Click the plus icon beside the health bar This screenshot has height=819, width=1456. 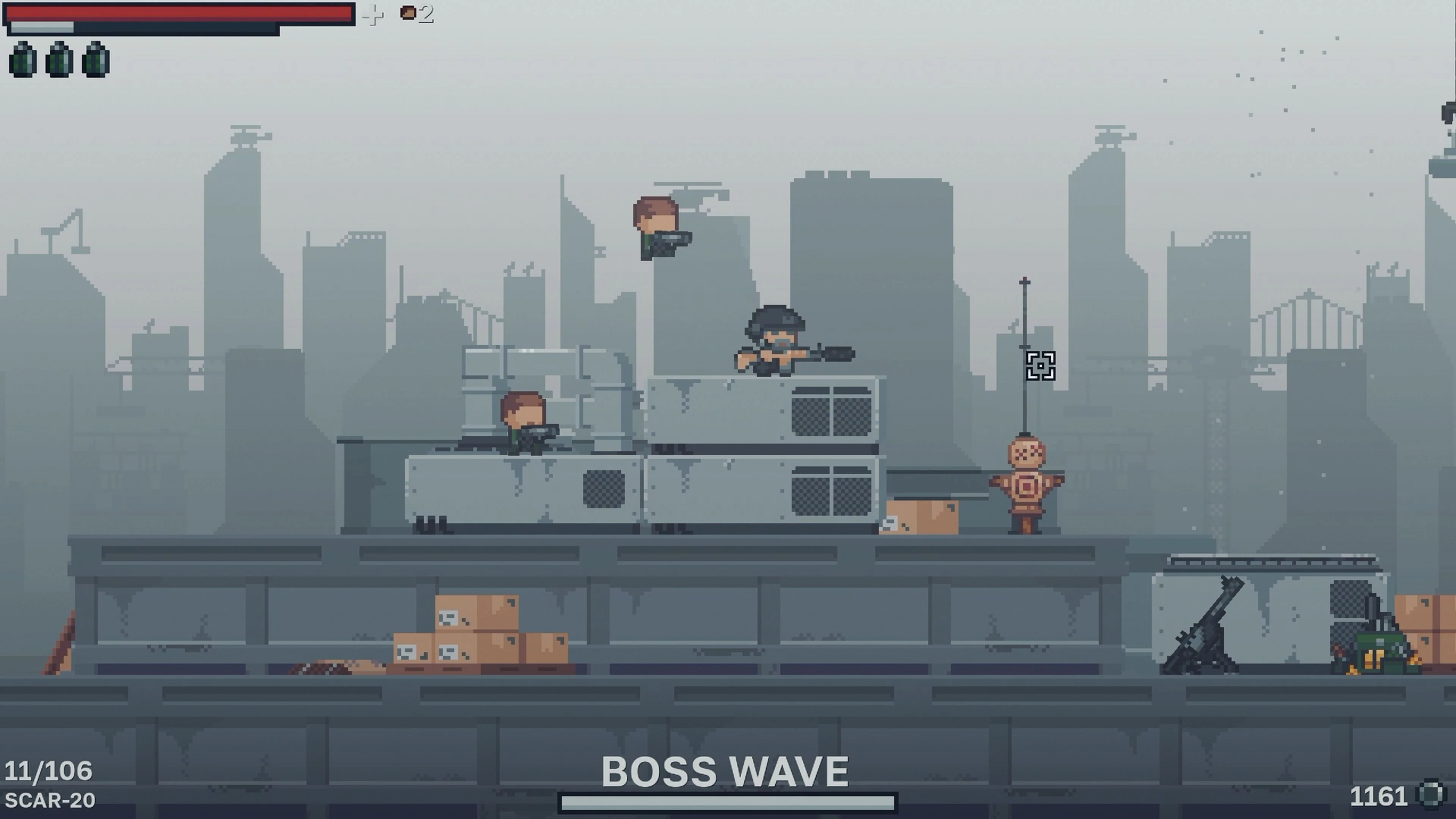tap(372, 15)
